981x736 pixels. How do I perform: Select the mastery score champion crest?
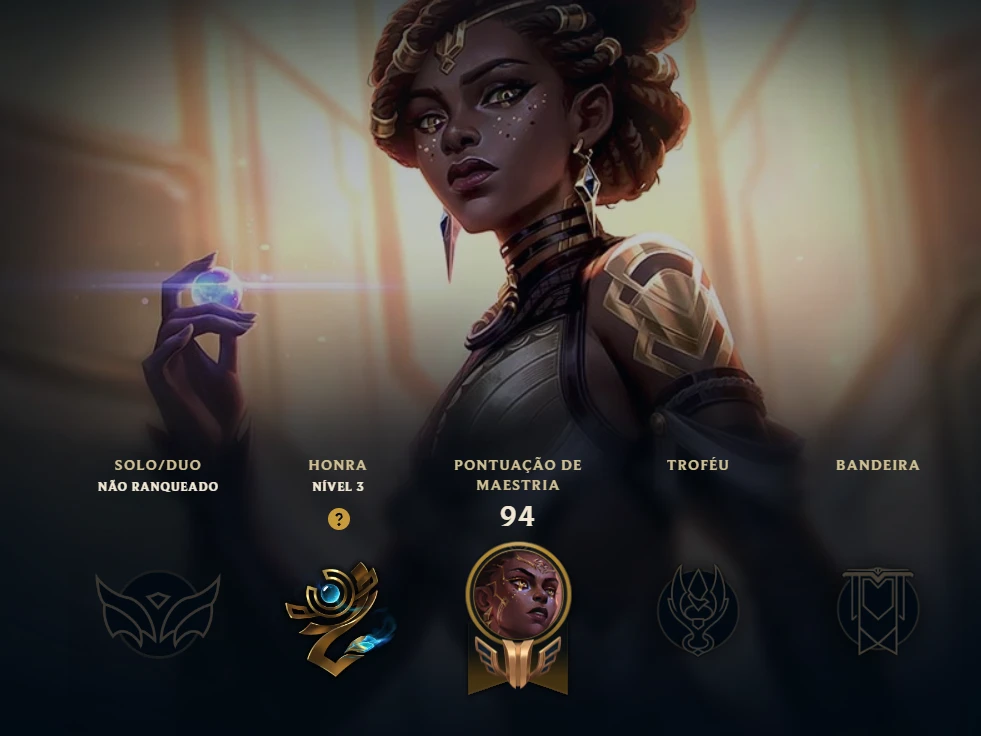[518, 616]
